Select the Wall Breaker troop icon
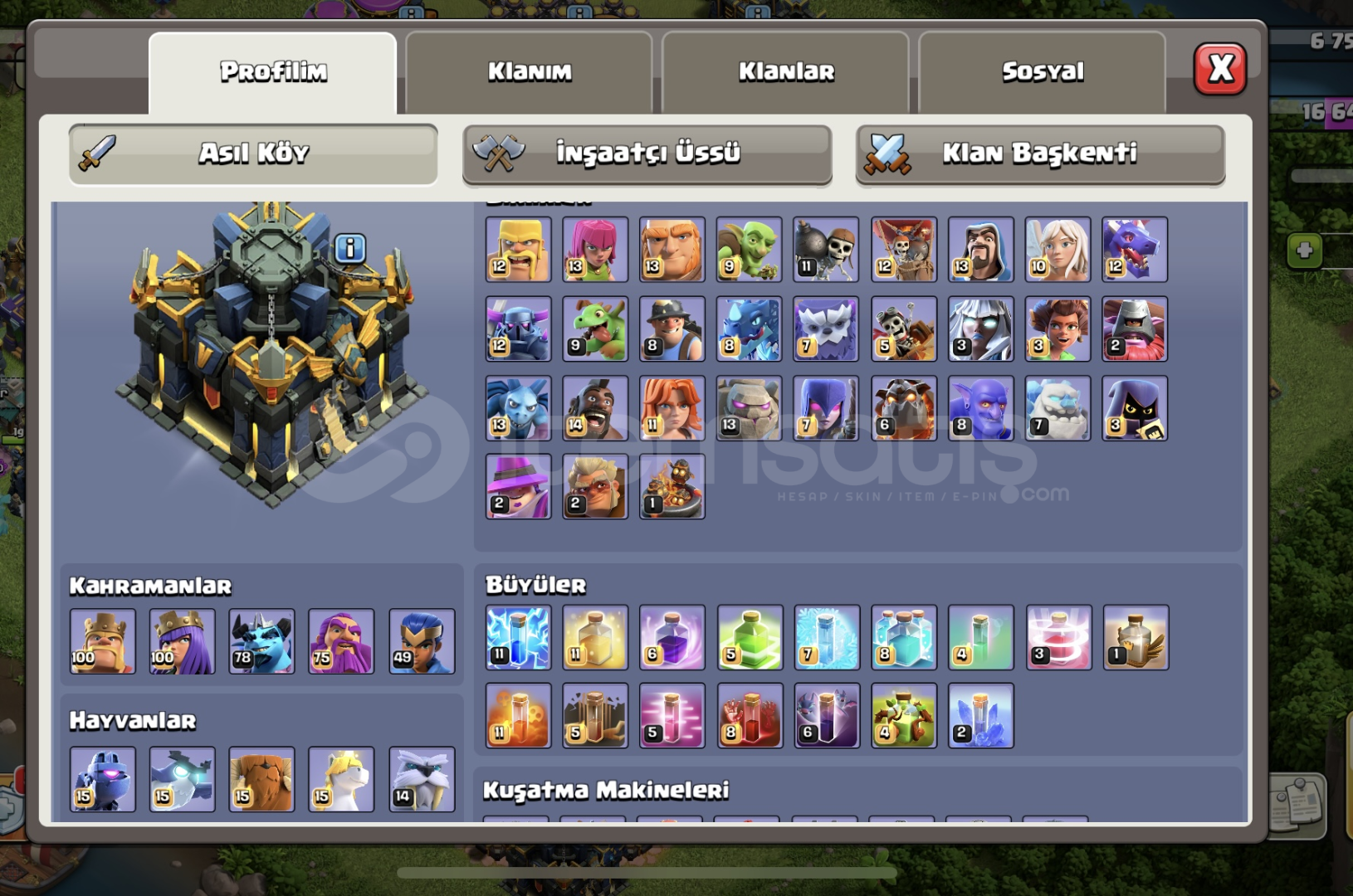 825,249
